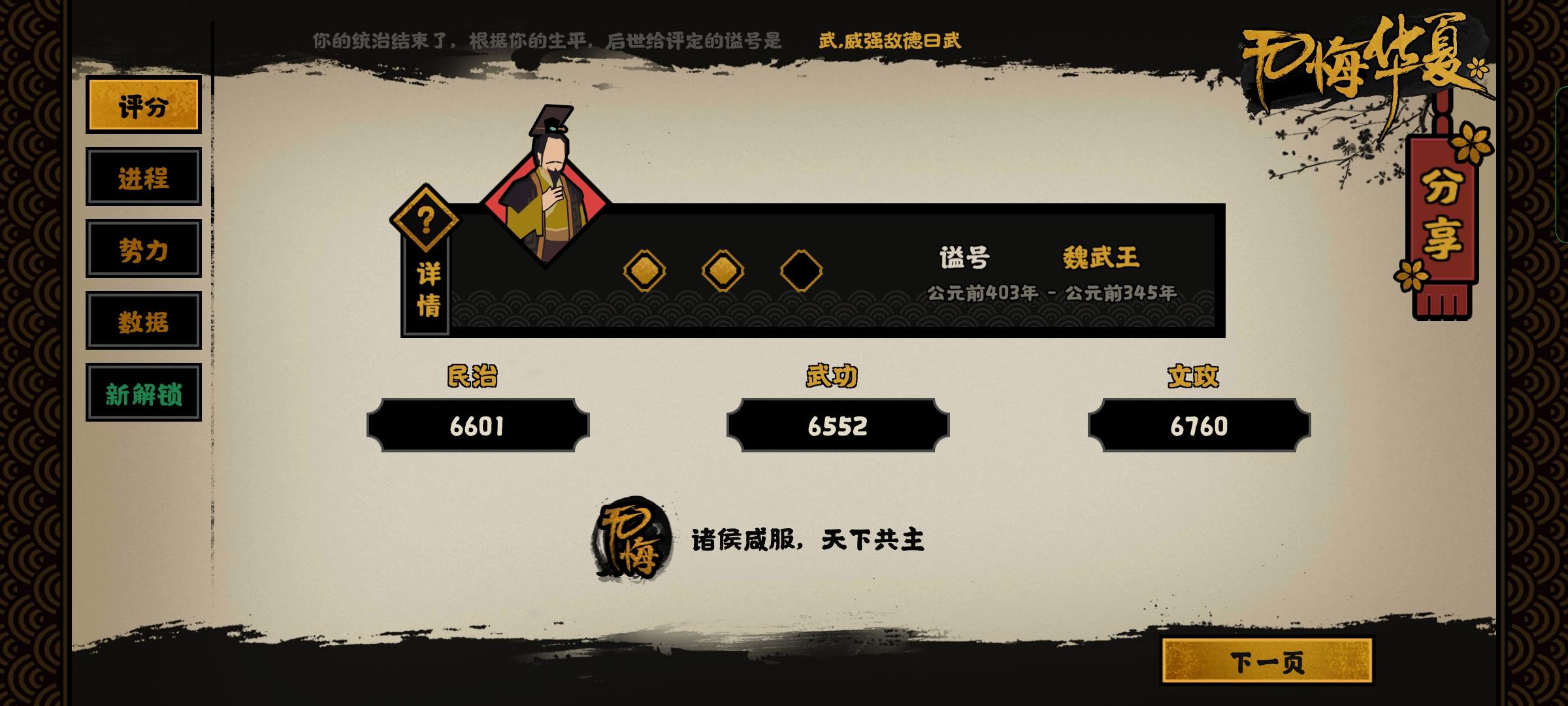Open the 数据 data panel

tap(143, 320)
